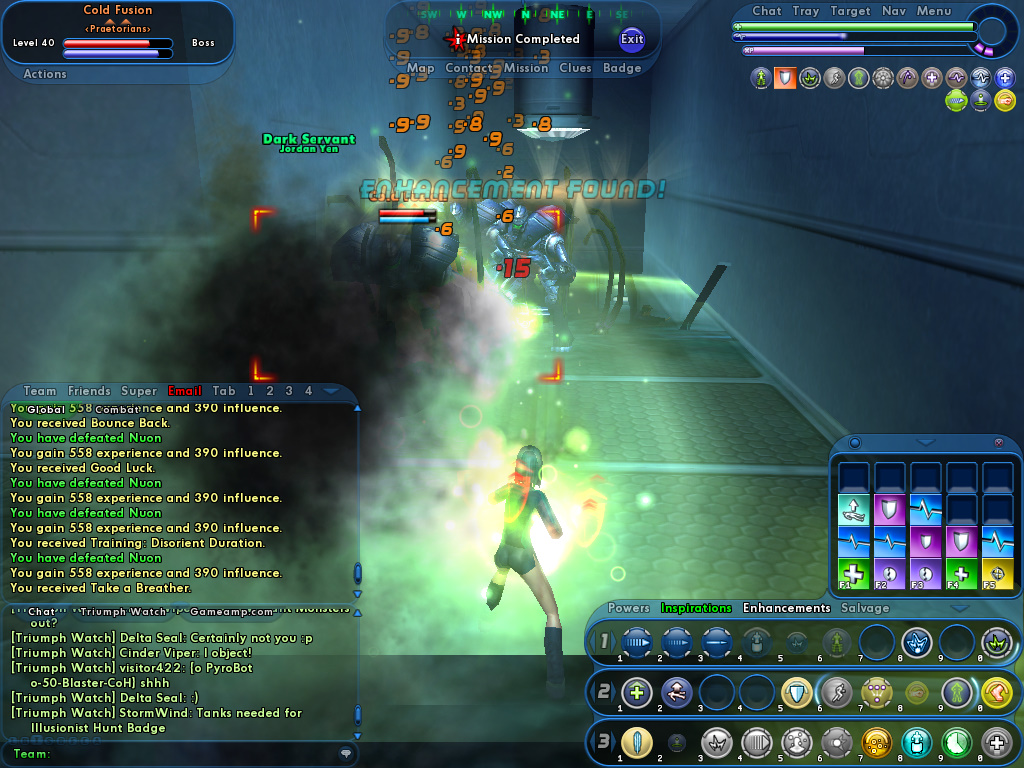1024x768 pixels.
Task: Activate the gold feather power in tray 3
Action: pos(636,743)
